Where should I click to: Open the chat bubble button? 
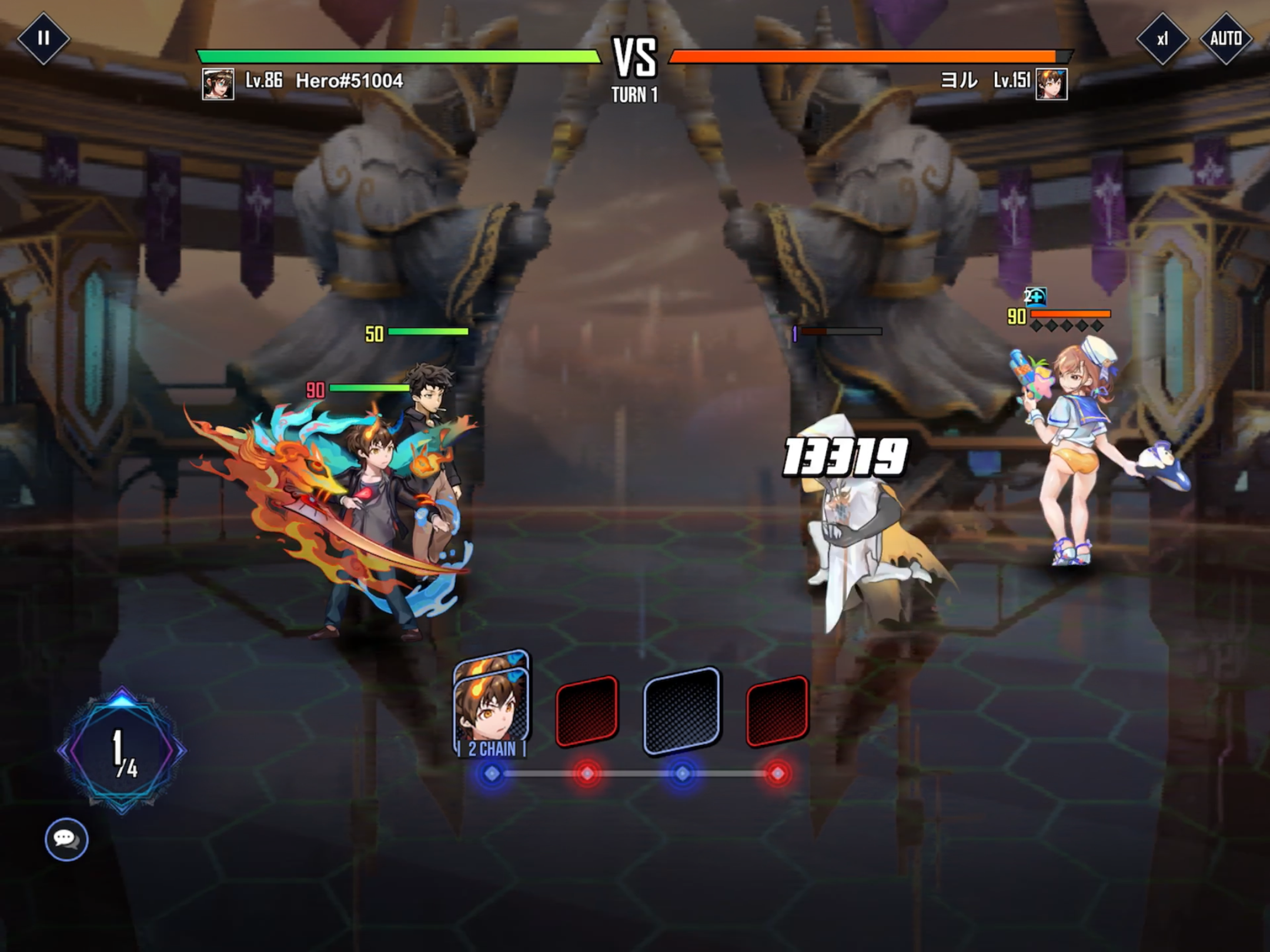tap(66, 839)
